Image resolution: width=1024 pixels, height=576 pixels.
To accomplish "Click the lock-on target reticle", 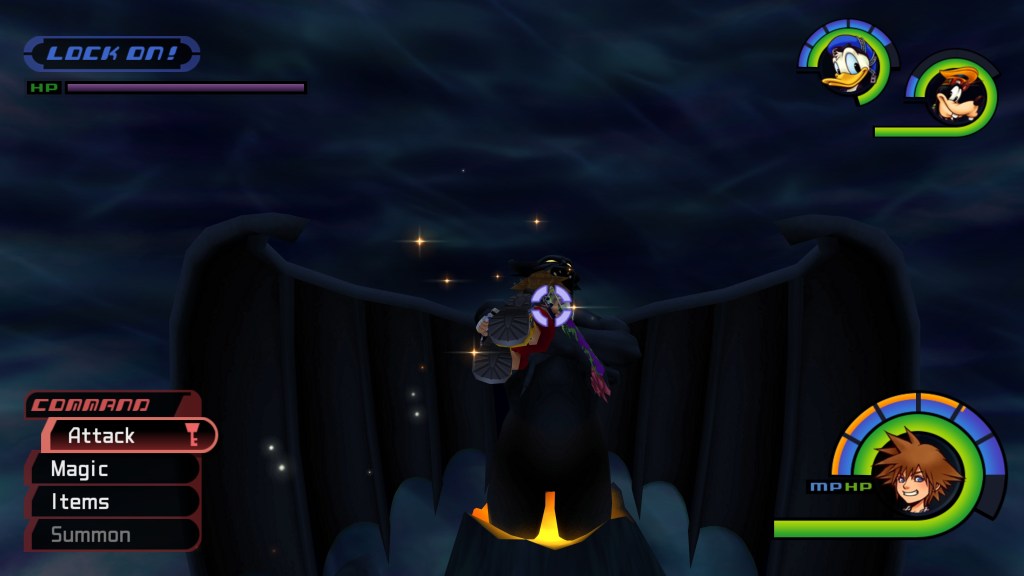I will (550, 305).
